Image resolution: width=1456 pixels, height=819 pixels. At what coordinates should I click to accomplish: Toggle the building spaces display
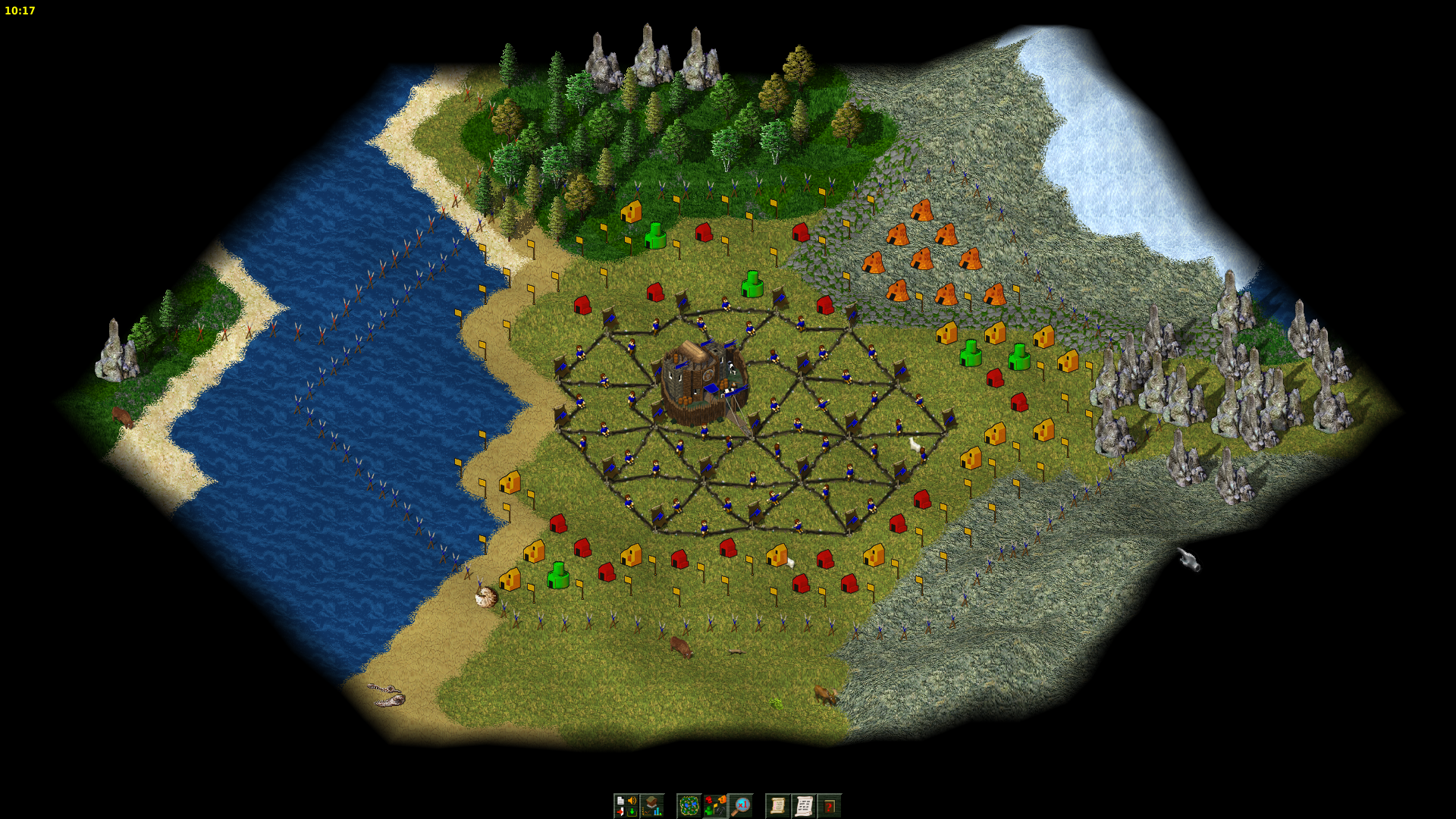[x=714, y=805]
